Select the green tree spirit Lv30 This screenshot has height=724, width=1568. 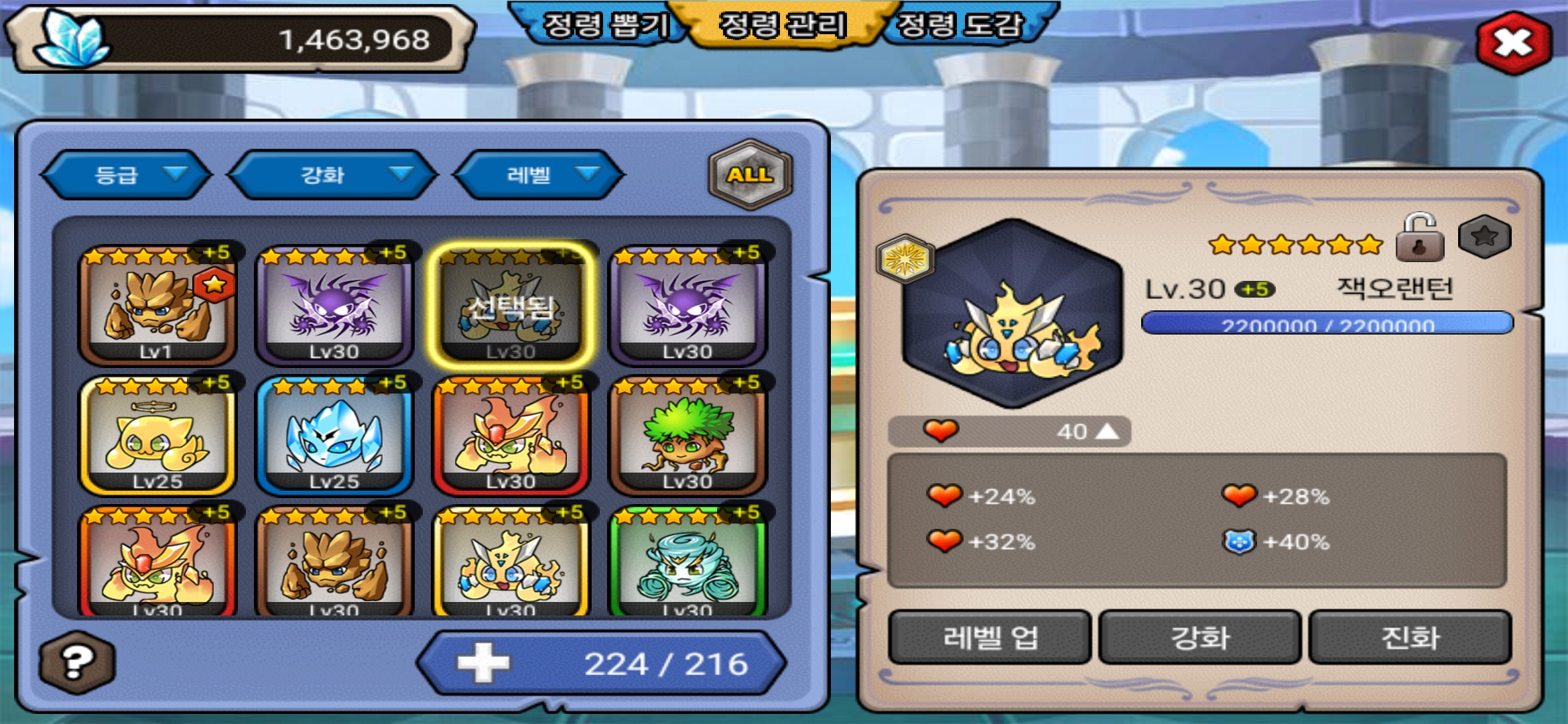tap(687, 436)
